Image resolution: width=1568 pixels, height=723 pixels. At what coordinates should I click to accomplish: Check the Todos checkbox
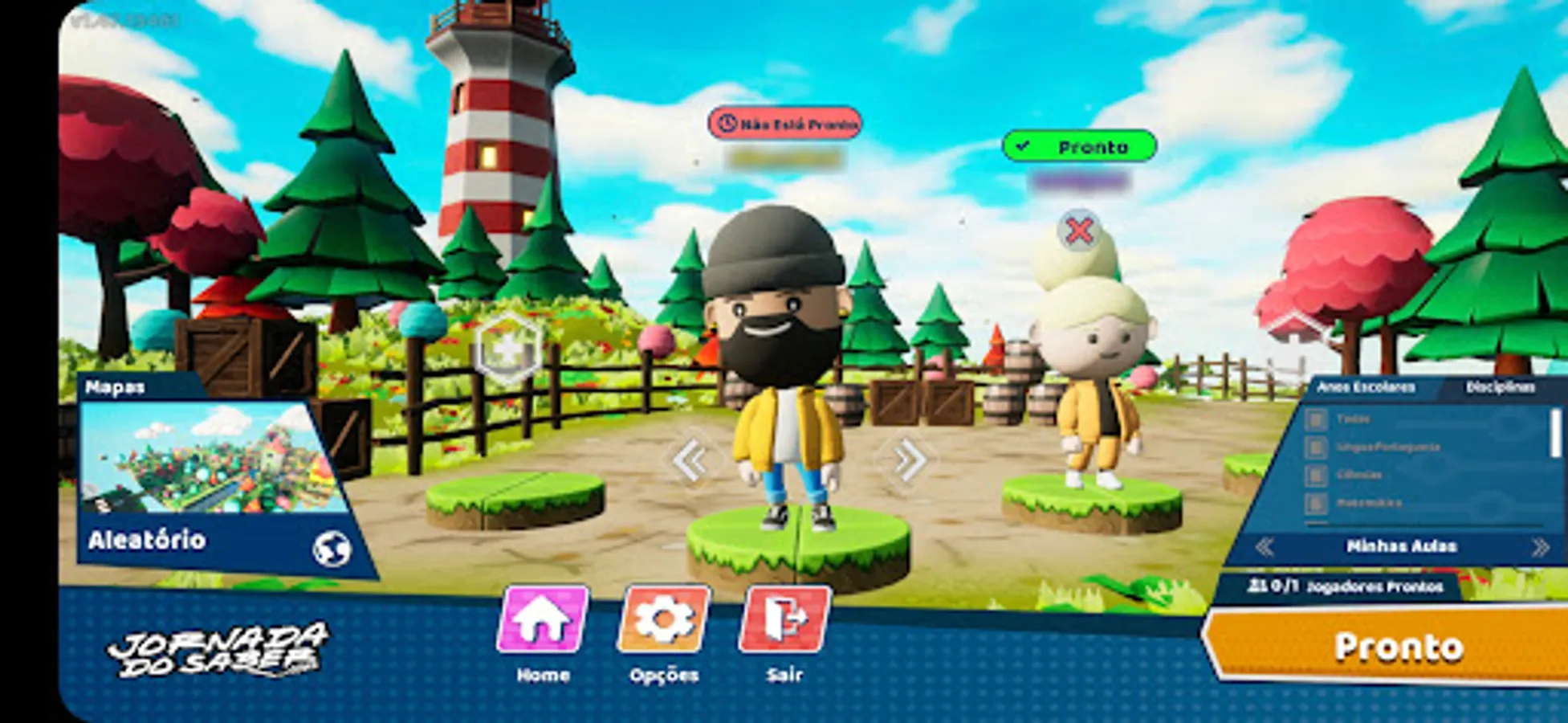pyautogui.click(x=1317, y=421)
